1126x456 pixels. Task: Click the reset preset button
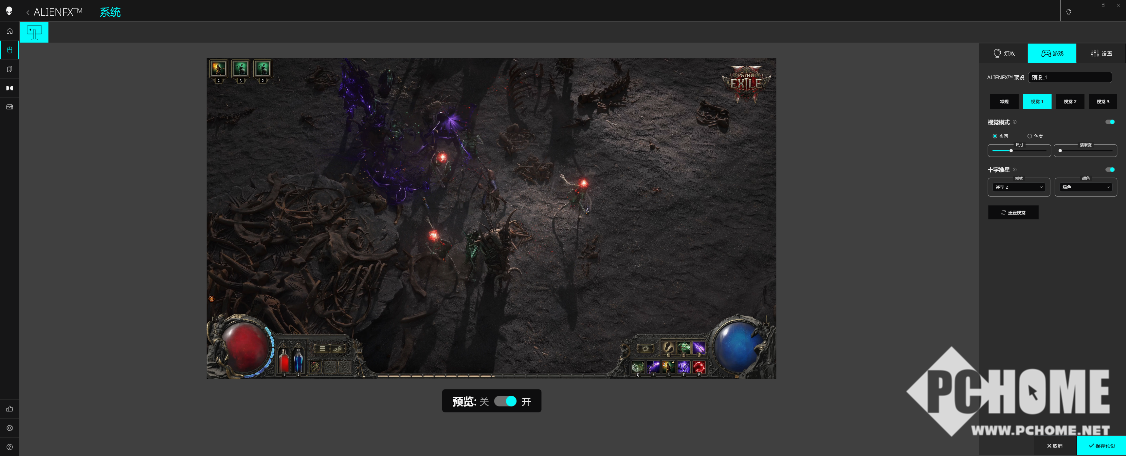click(1013, 212)
